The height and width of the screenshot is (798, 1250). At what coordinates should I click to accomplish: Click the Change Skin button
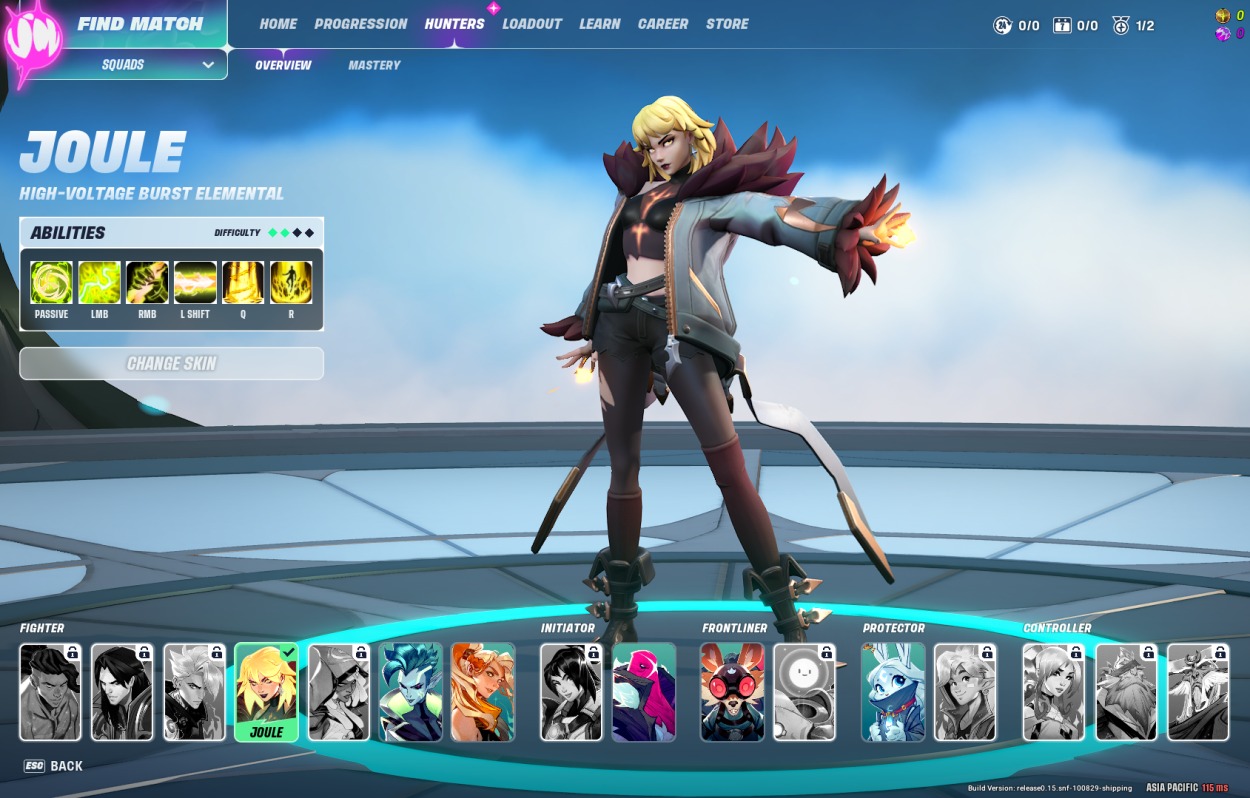point(171,364)
